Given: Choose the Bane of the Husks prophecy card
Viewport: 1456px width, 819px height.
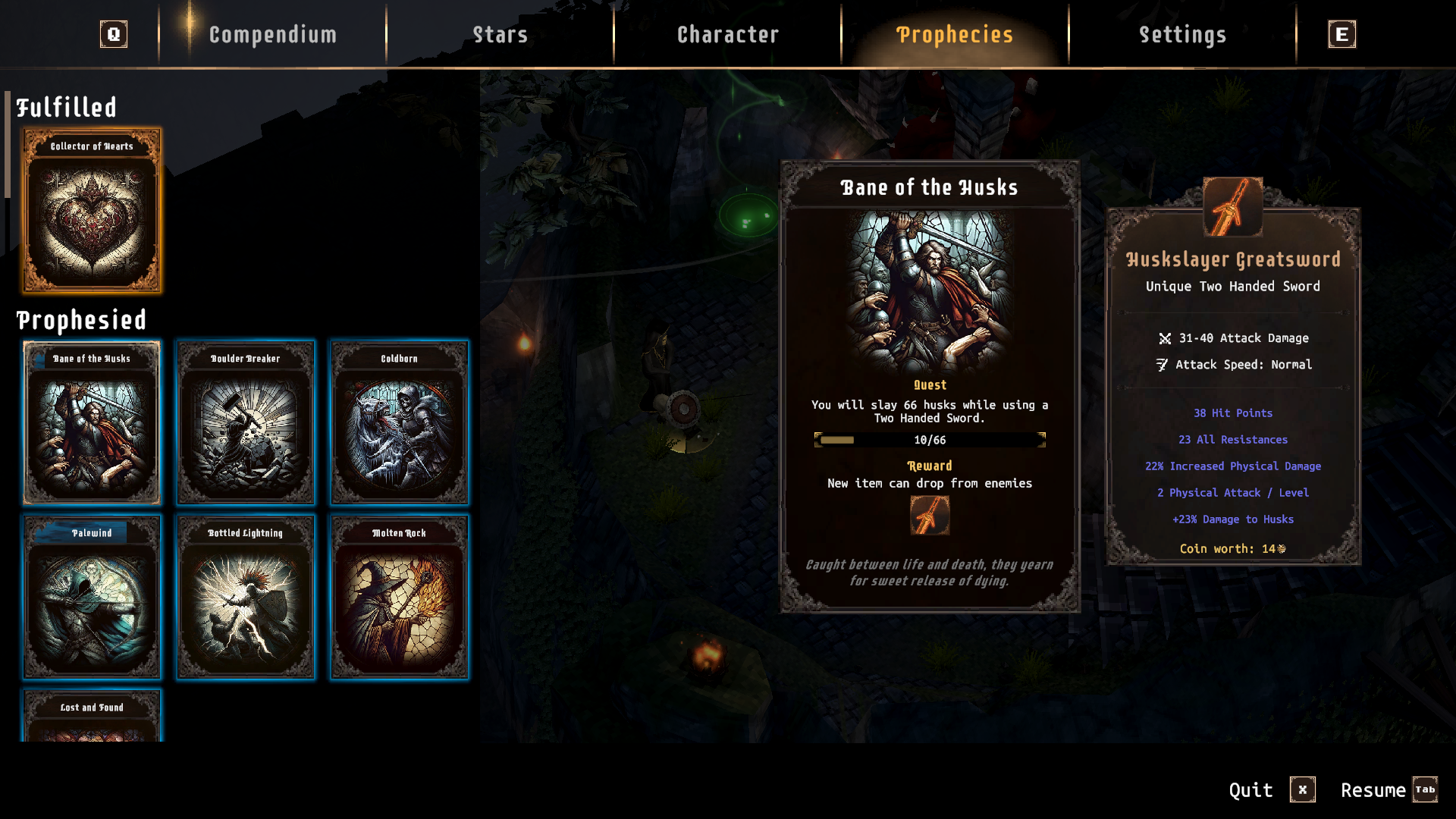Looking at the screenshot, I should (92, 422).
